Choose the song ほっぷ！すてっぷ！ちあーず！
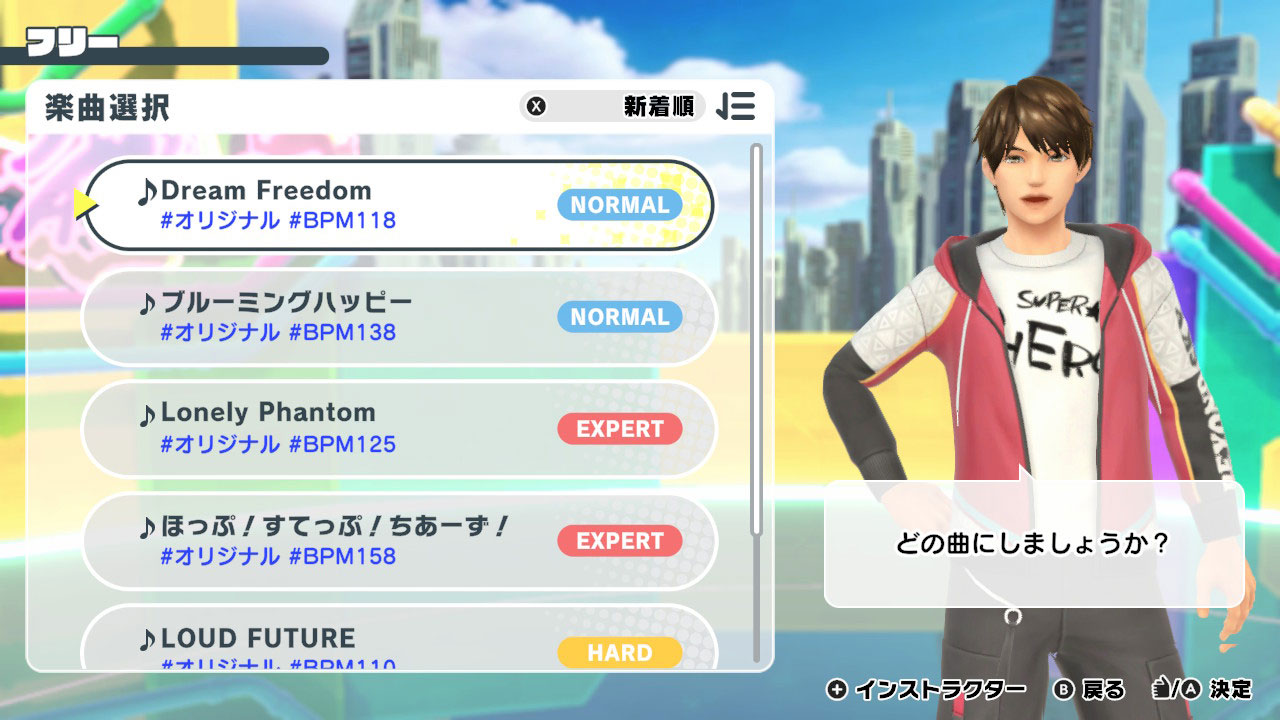This screenshot has height=720, width=1280. coord(300,541)
